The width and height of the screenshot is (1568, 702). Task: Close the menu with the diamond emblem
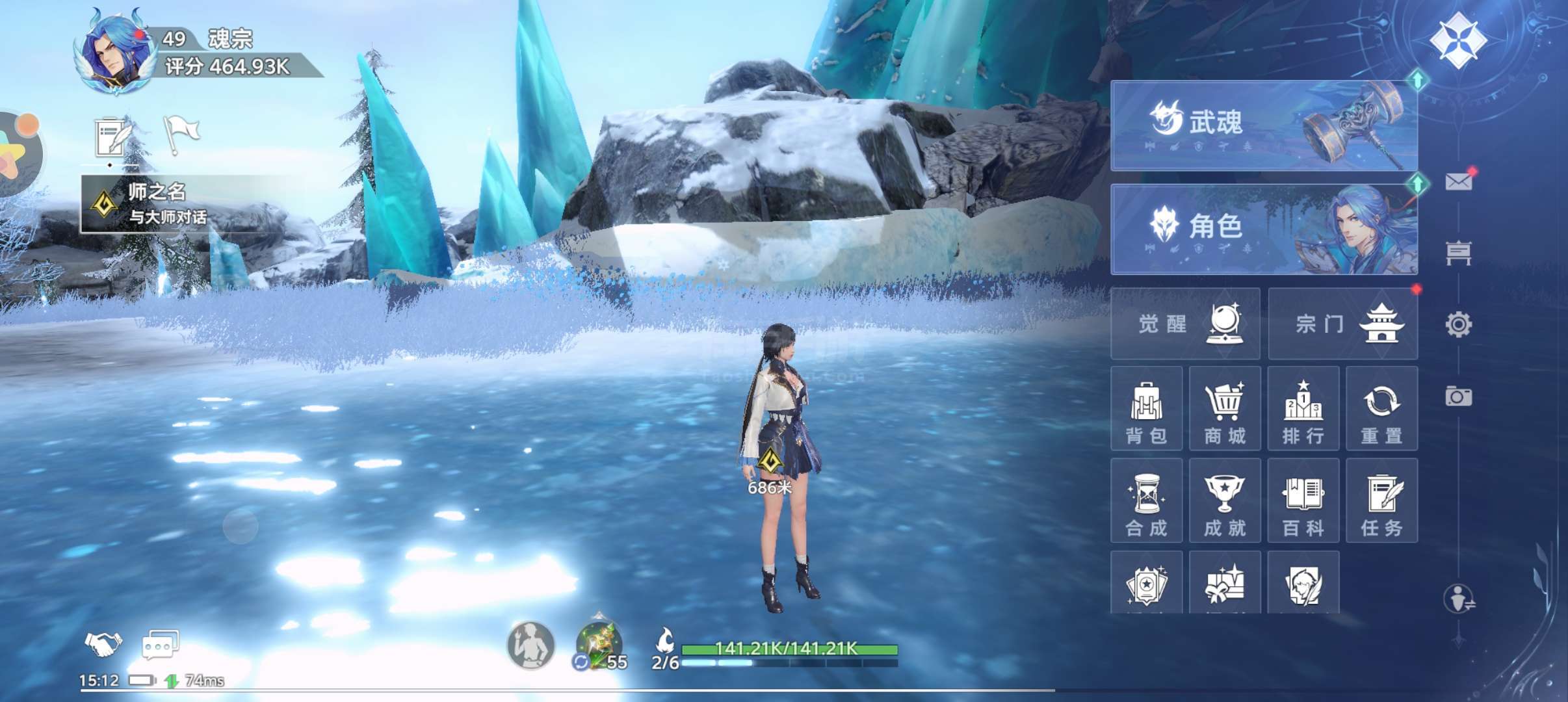coord(1457,40)
